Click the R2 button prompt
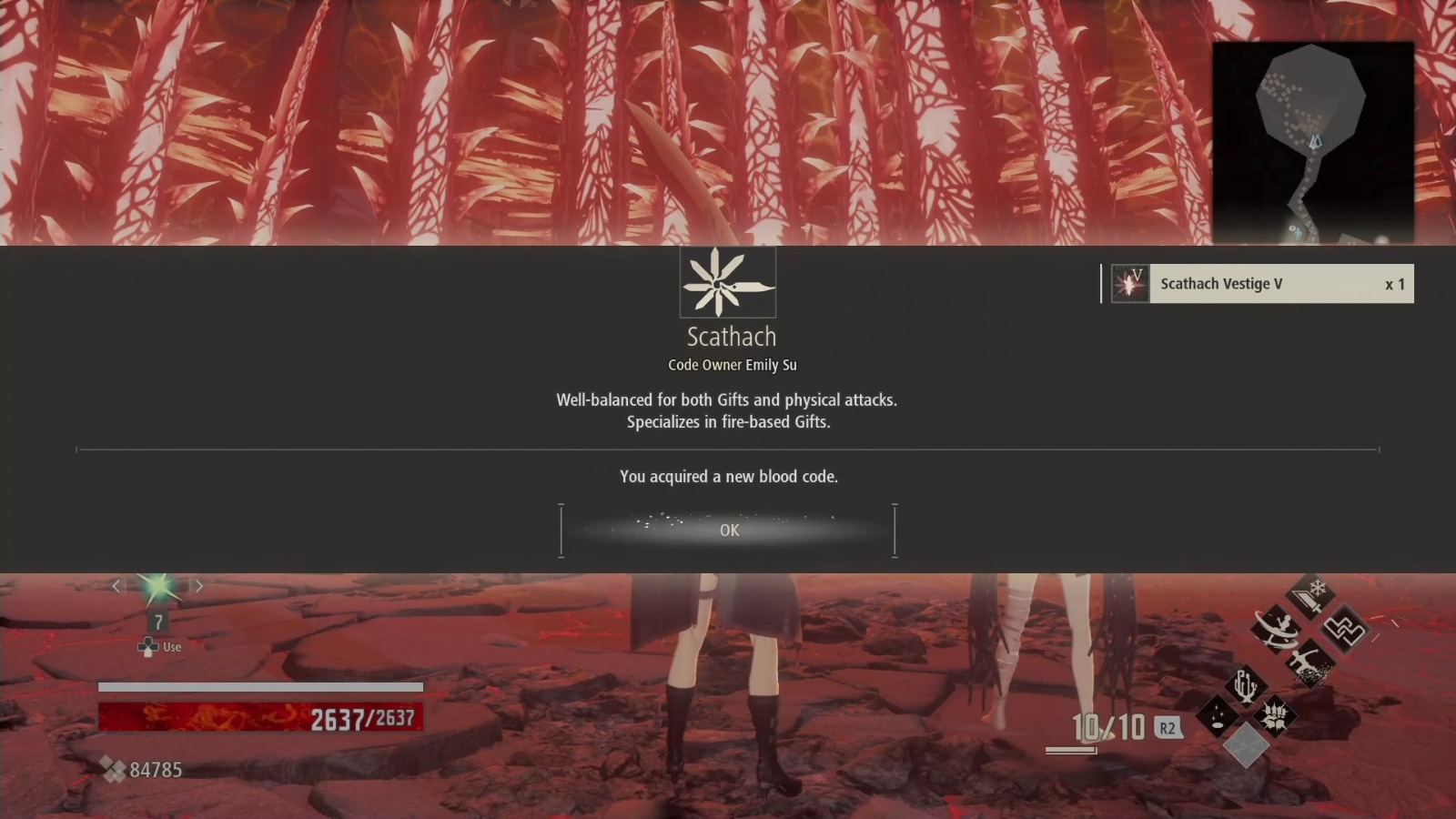The width and height of the screenshot is (1456, 819). 1167,728
